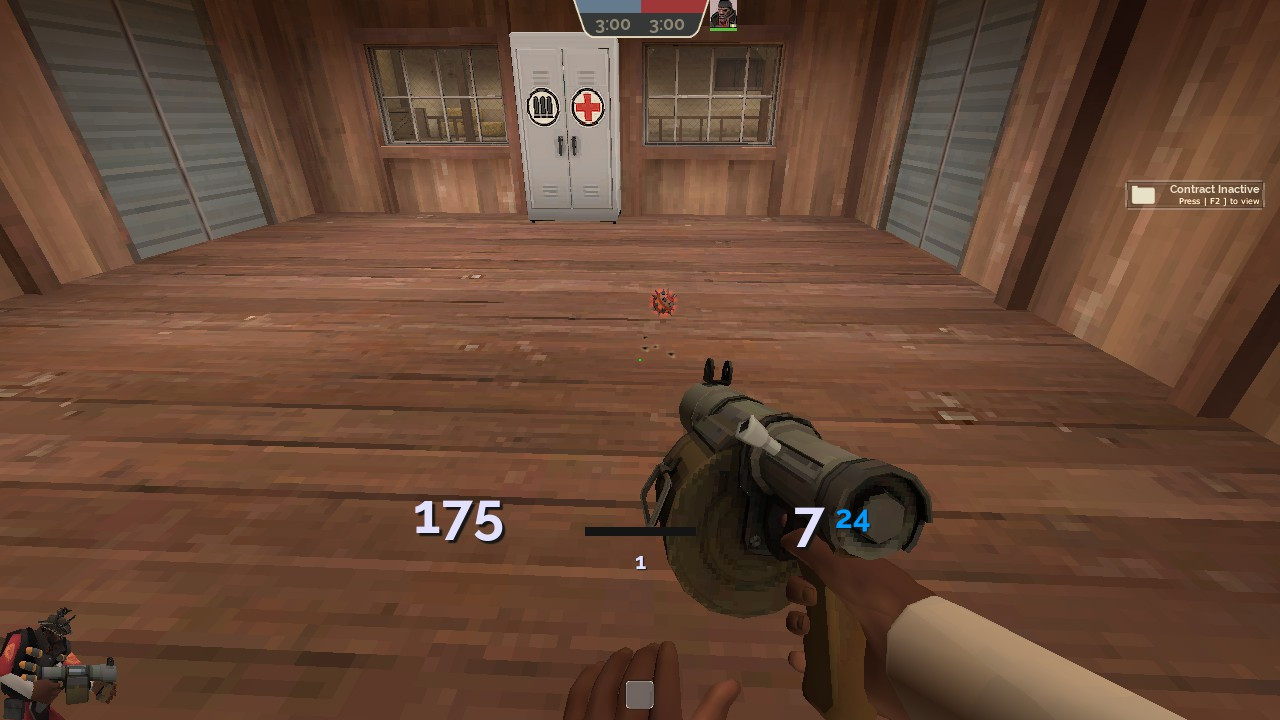Click the crosshair dot at screen center

pos(640,360)
